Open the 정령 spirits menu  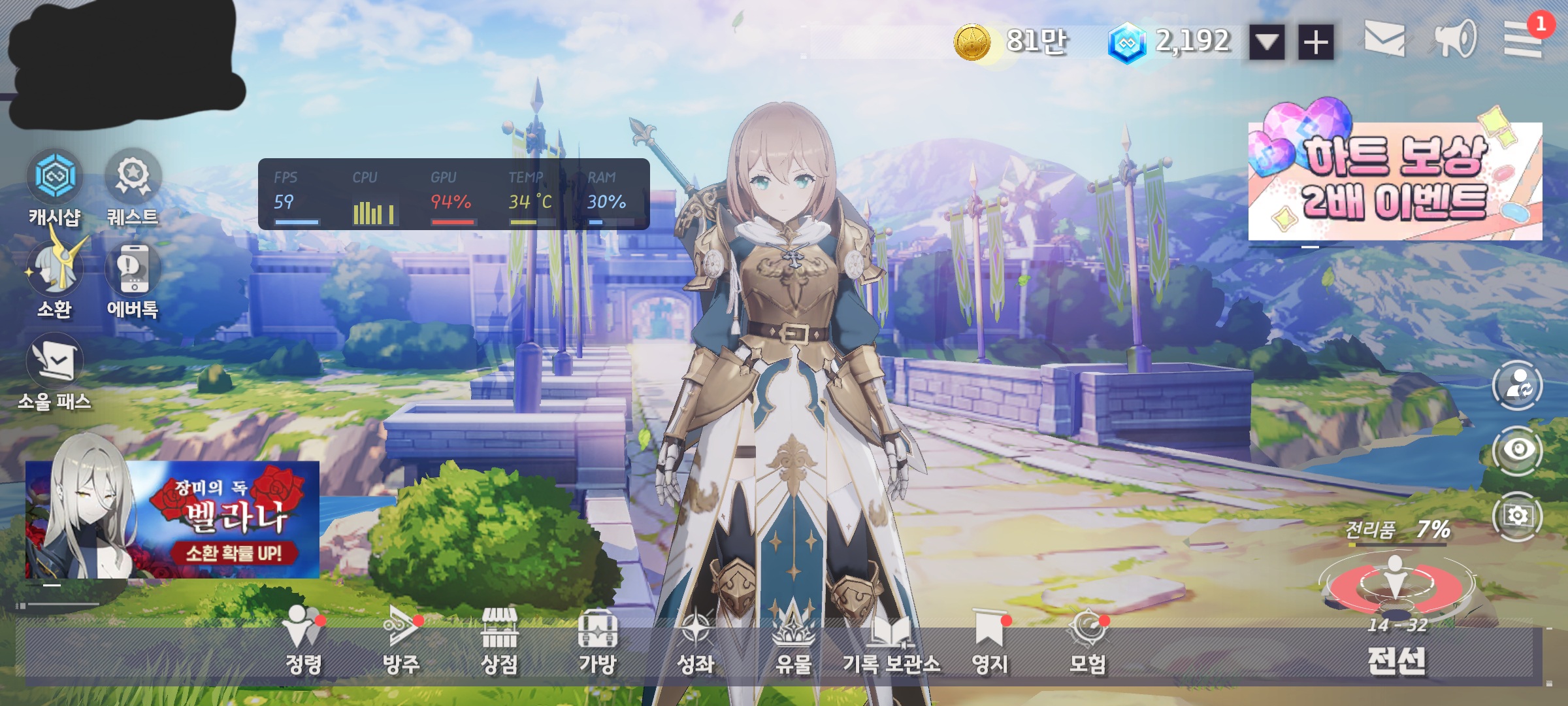303,644
